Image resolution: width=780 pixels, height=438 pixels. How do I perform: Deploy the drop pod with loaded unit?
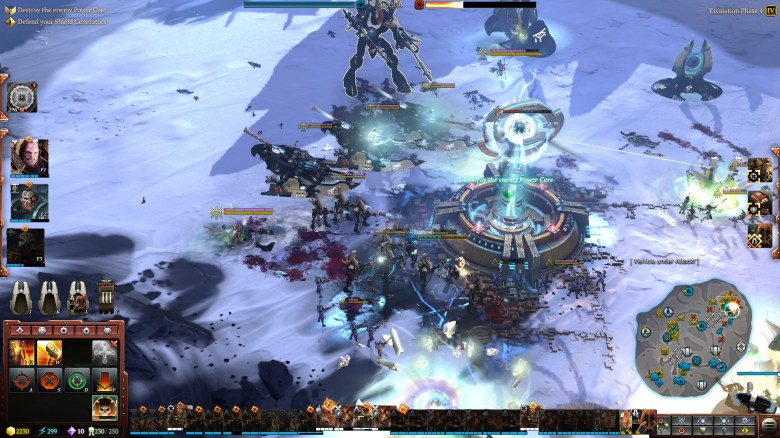(77, 297)
